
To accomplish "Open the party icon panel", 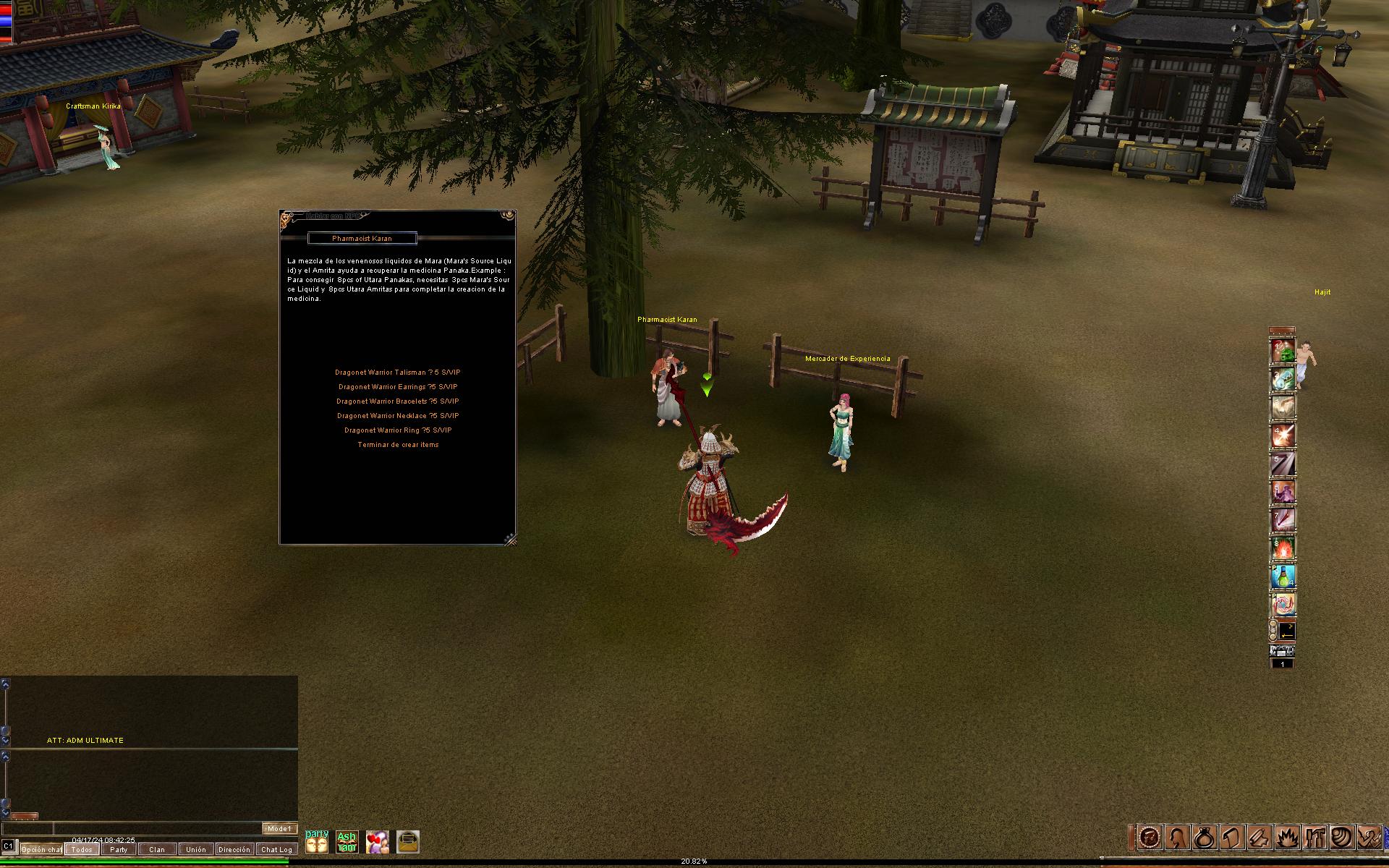I will tap(317, 841).
